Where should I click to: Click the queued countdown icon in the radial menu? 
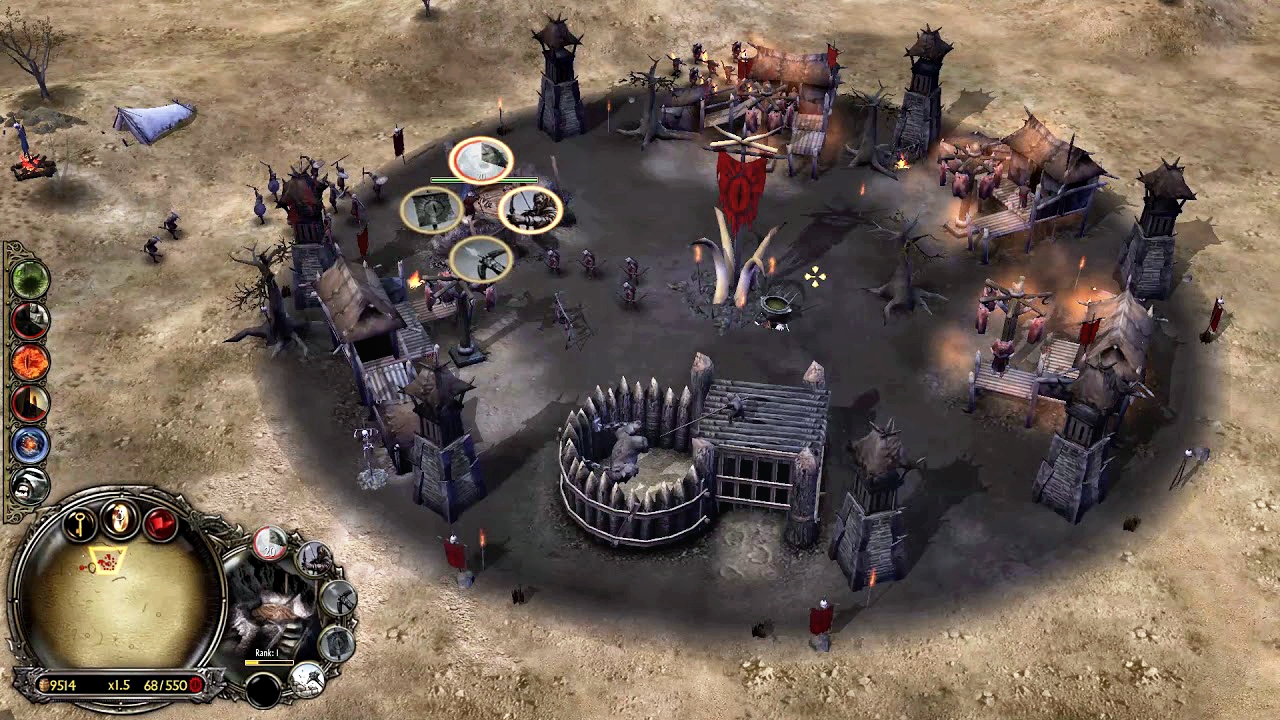pyautogui.click(x=481, y=160)
